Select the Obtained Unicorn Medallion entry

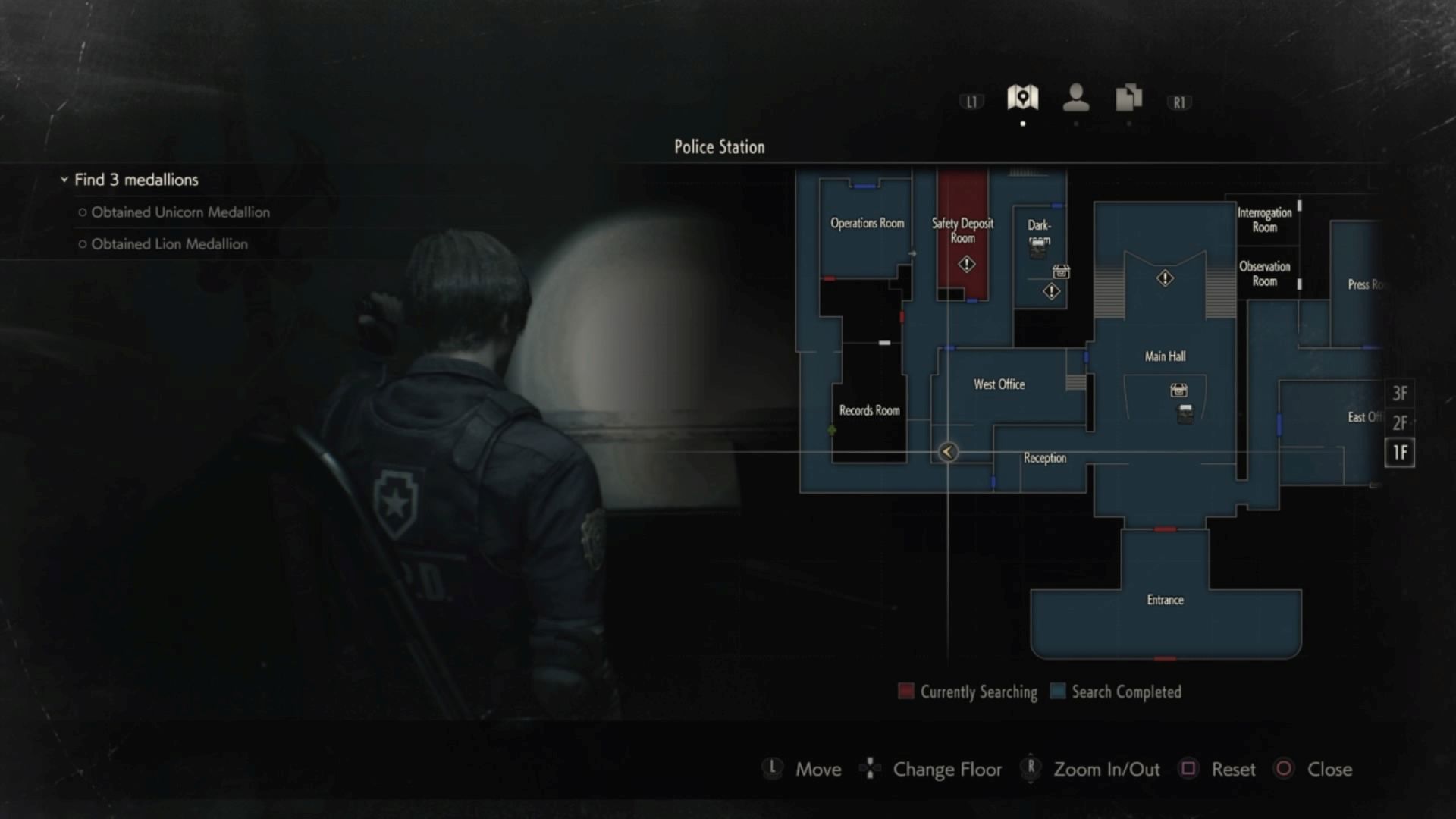click(180, 212)
